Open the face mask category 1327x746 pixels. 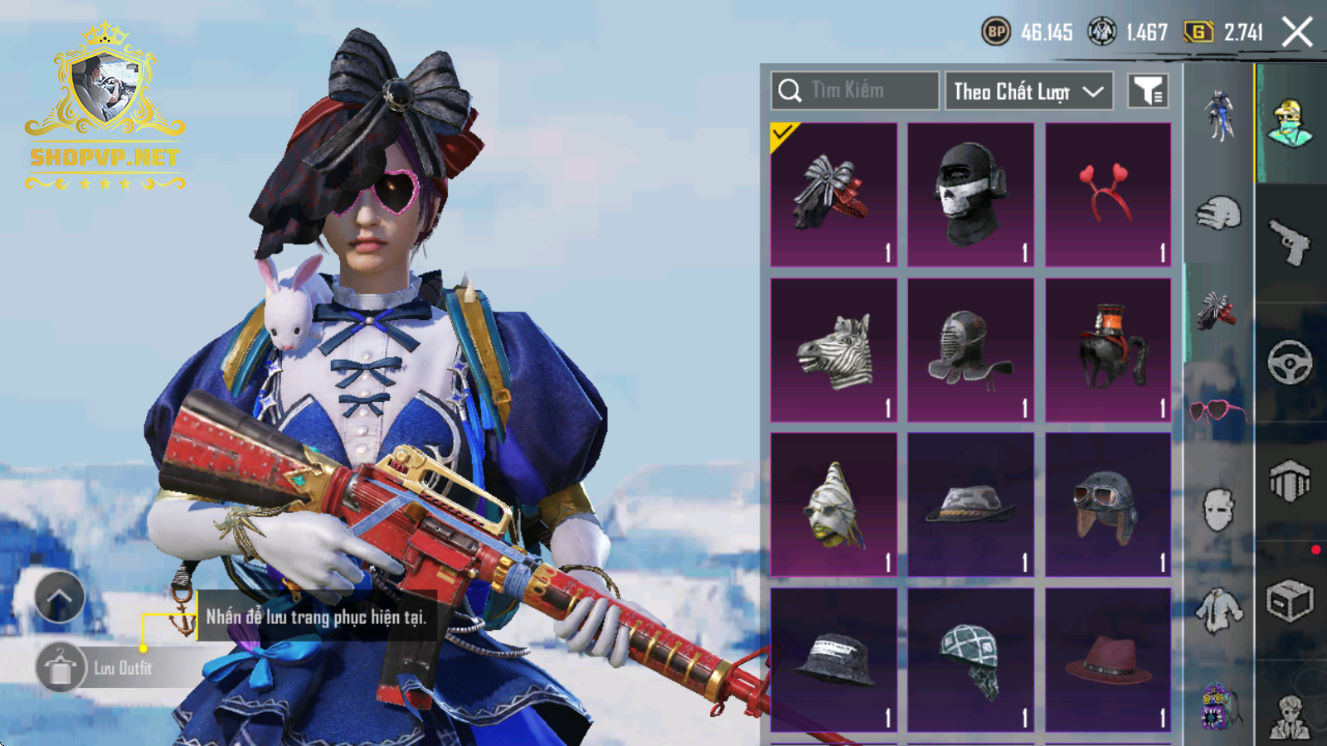[1218, 508]
